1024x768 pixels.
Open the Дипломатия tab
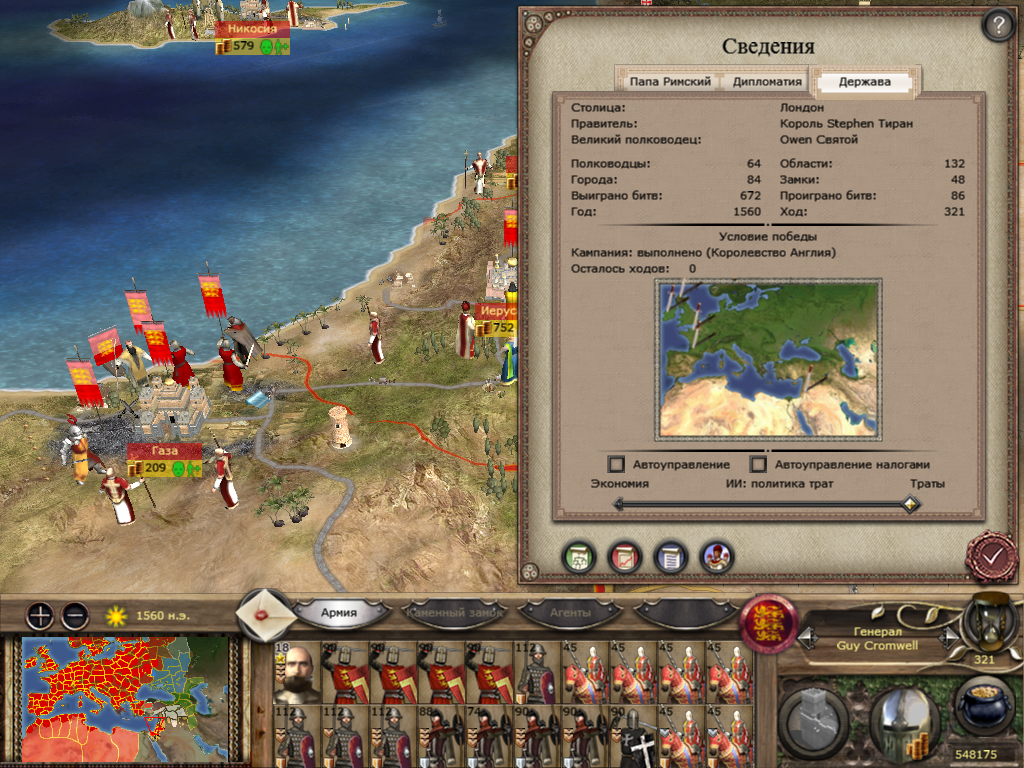(767, 82)
